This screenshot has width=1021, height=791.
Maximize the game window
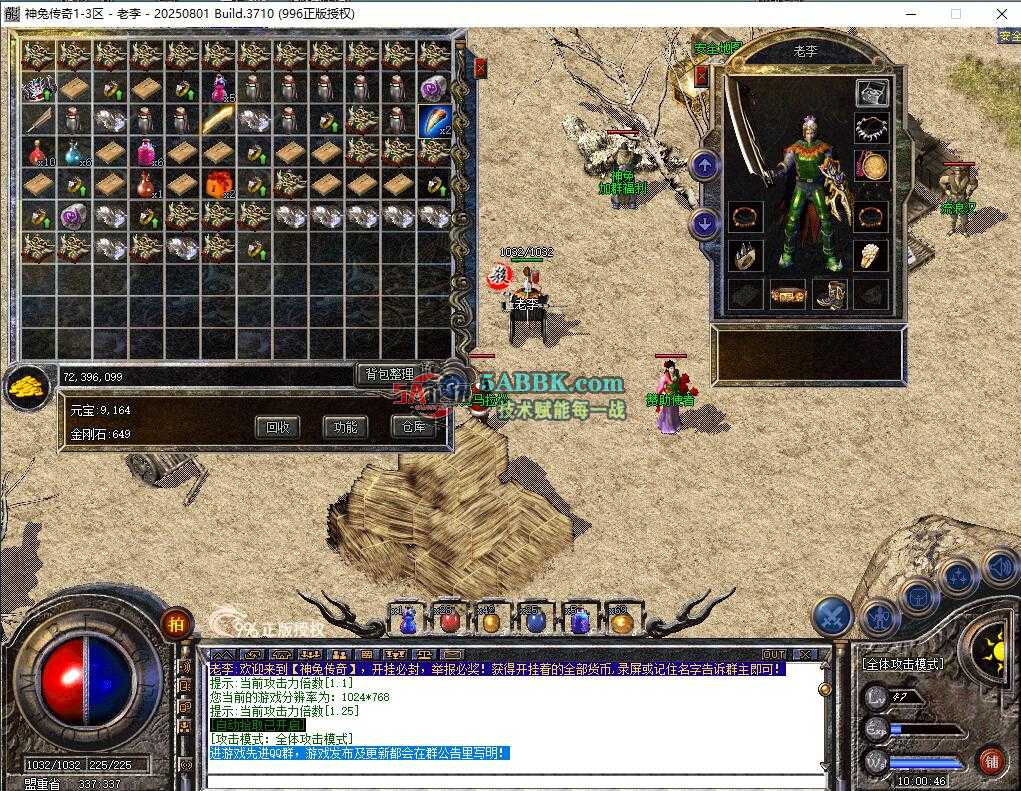[956, 14]
